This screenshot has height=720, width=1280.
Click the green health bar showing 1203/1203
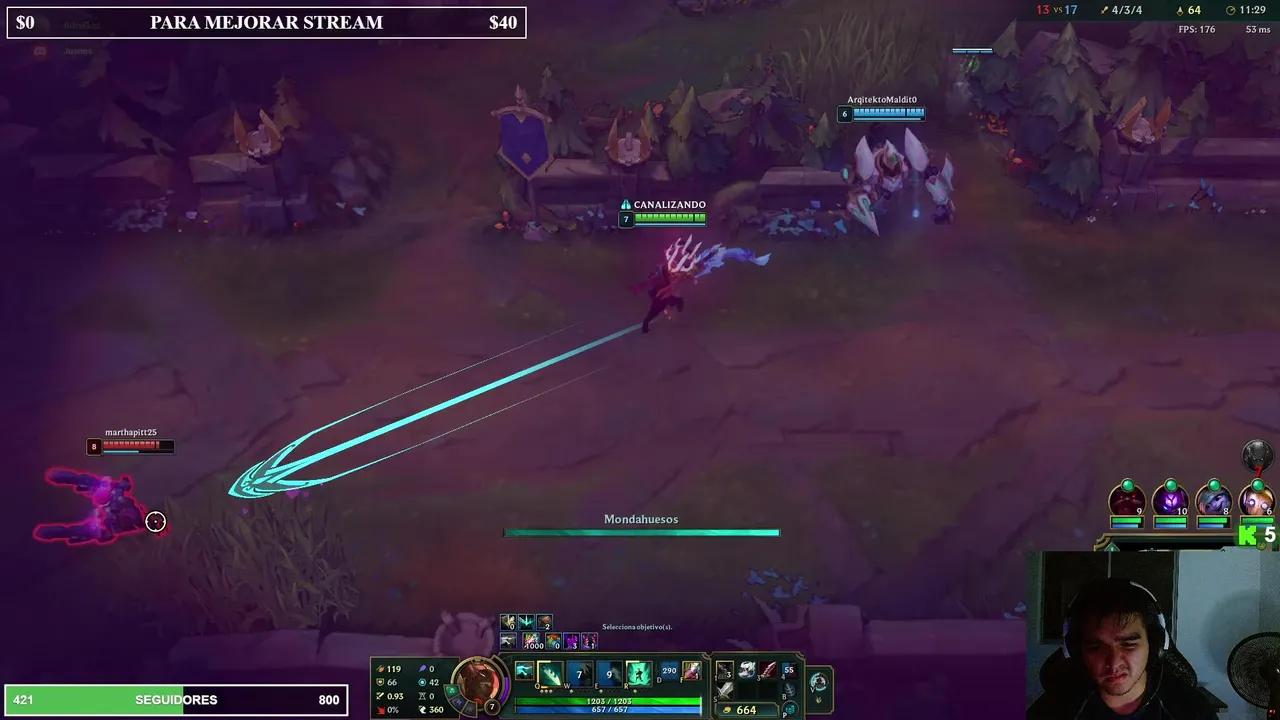610,701
